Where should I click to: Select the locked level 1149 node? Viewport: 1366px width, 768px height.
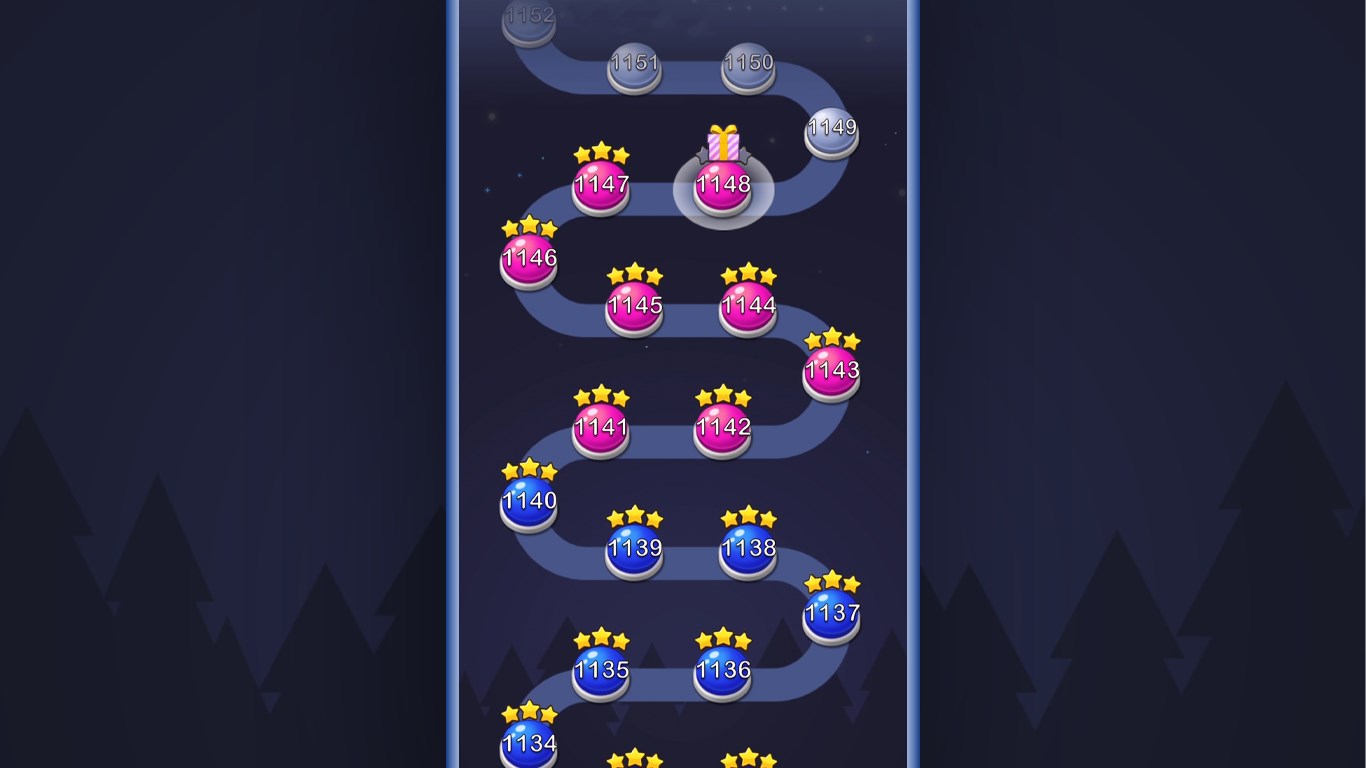click(831, 130)
